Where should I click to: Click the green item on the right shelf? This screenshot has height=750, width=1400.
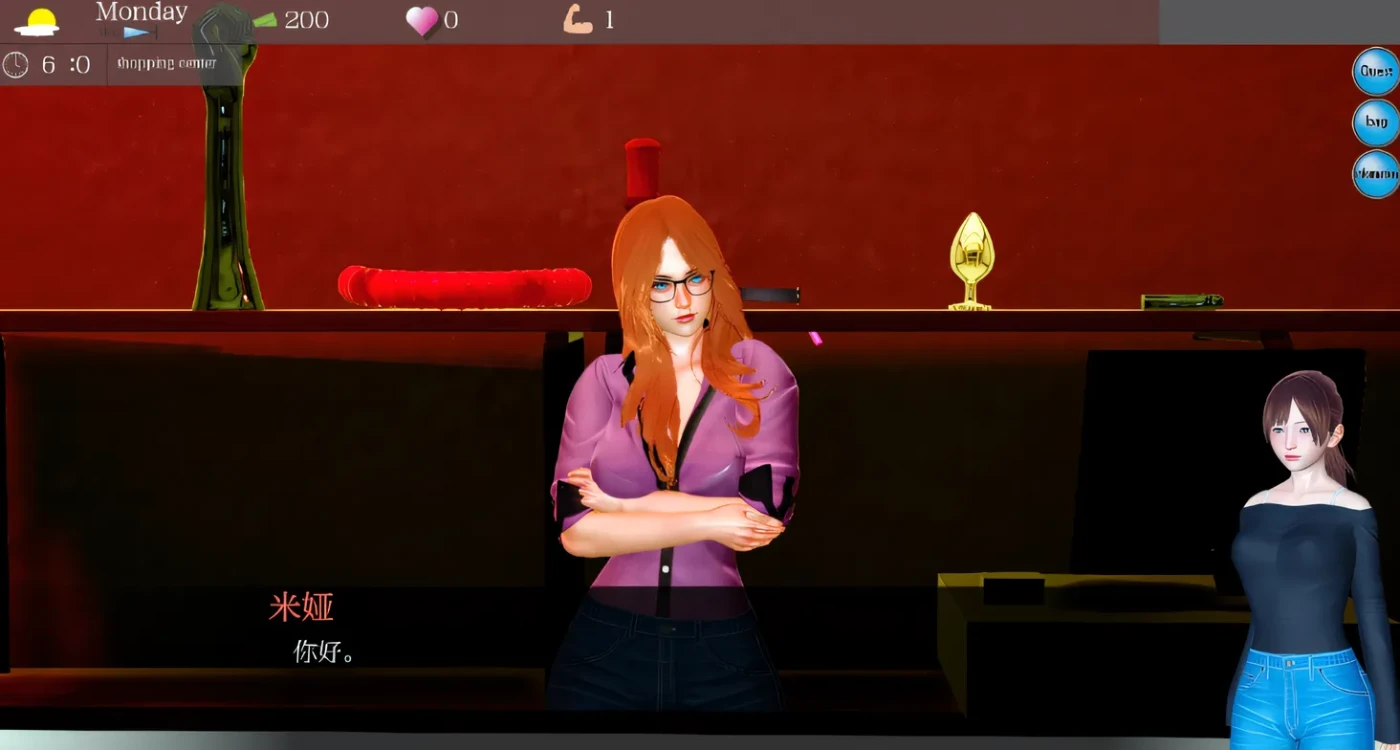(1180, 298)
